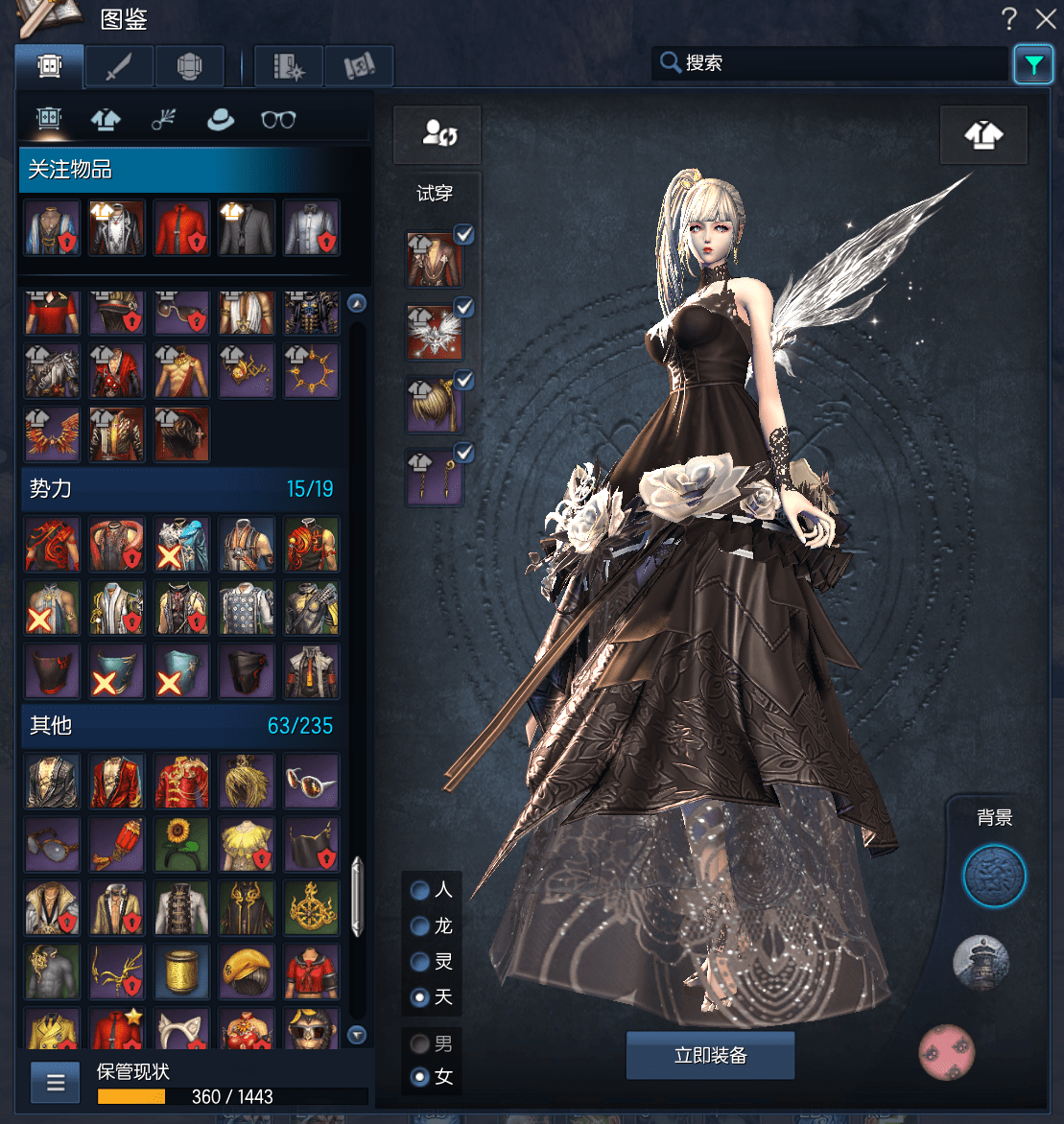
Task: Click the character swap button above 试穿
Action: click(437, 134)
